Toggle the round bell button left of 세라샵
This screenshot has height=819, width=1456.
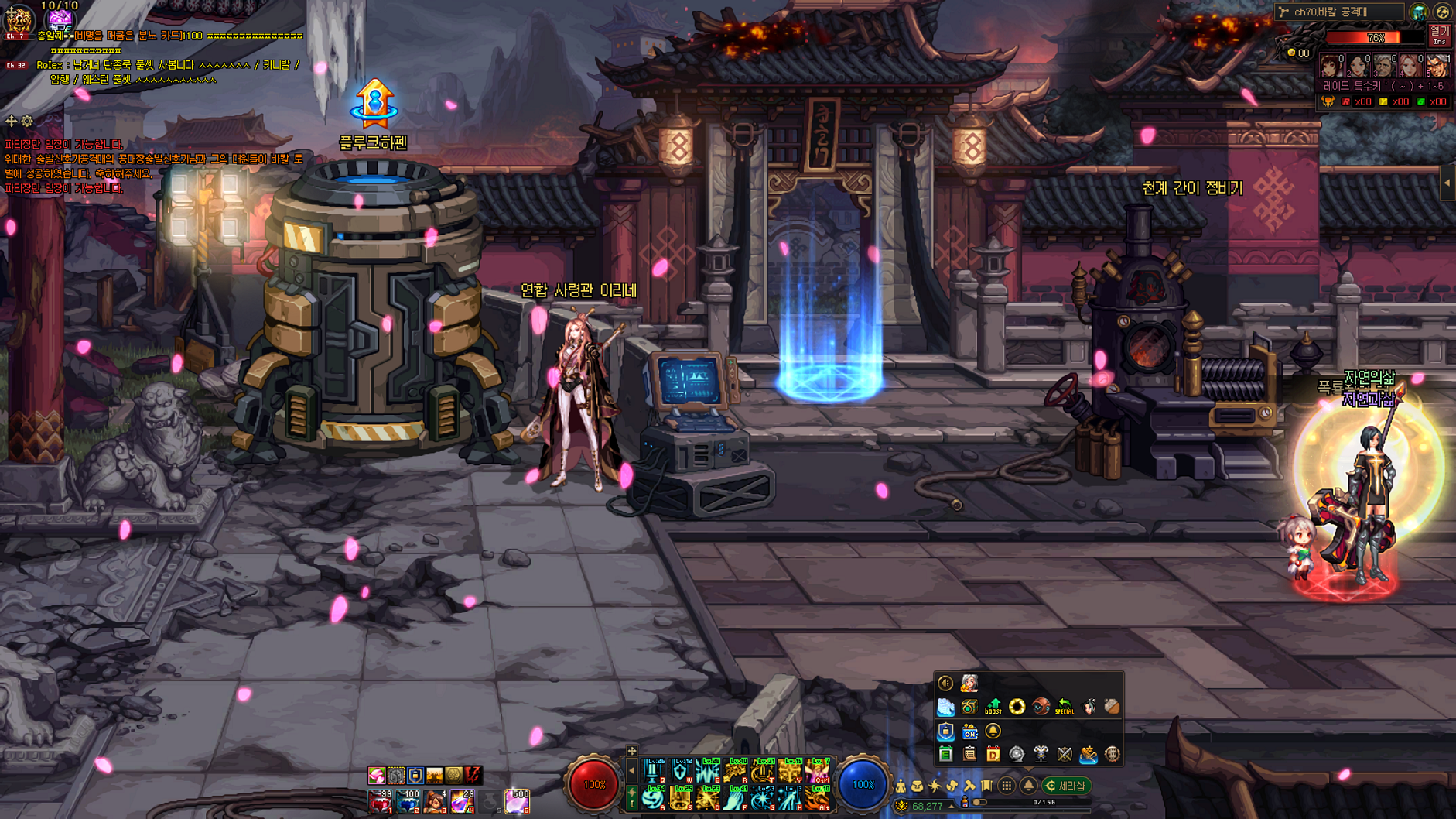pos(1028,786)
